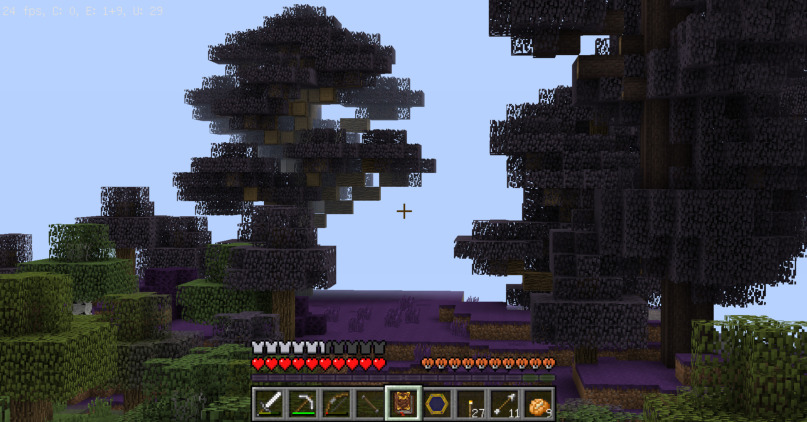This screenshot has width=807, height=422.
Task: Pick the book in the highlighted slot
Action: pyautogui.click(x=404, y=404)
